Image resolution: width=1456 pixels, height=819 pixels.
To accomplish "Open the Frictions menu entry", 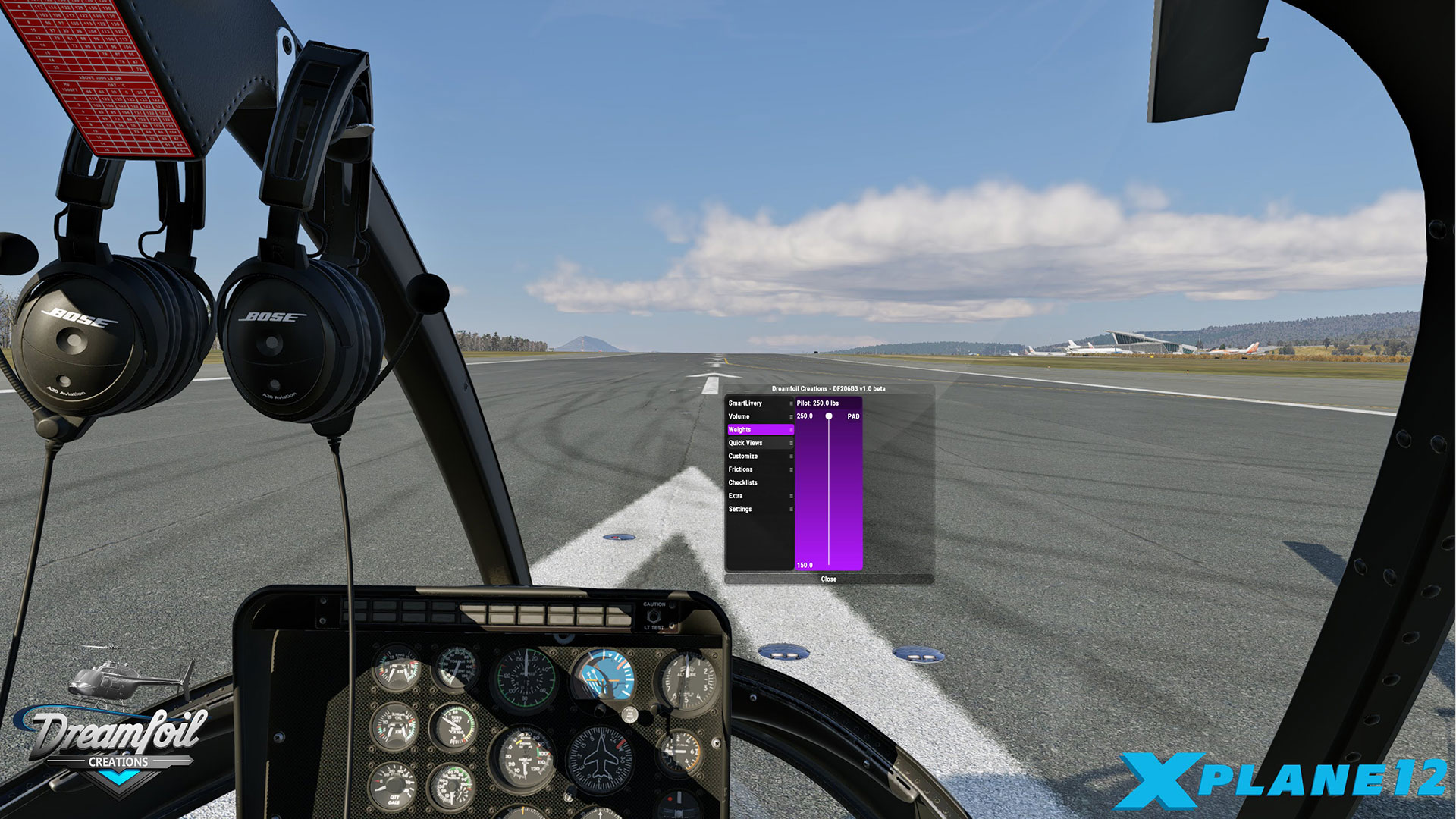I will (759, 469).
